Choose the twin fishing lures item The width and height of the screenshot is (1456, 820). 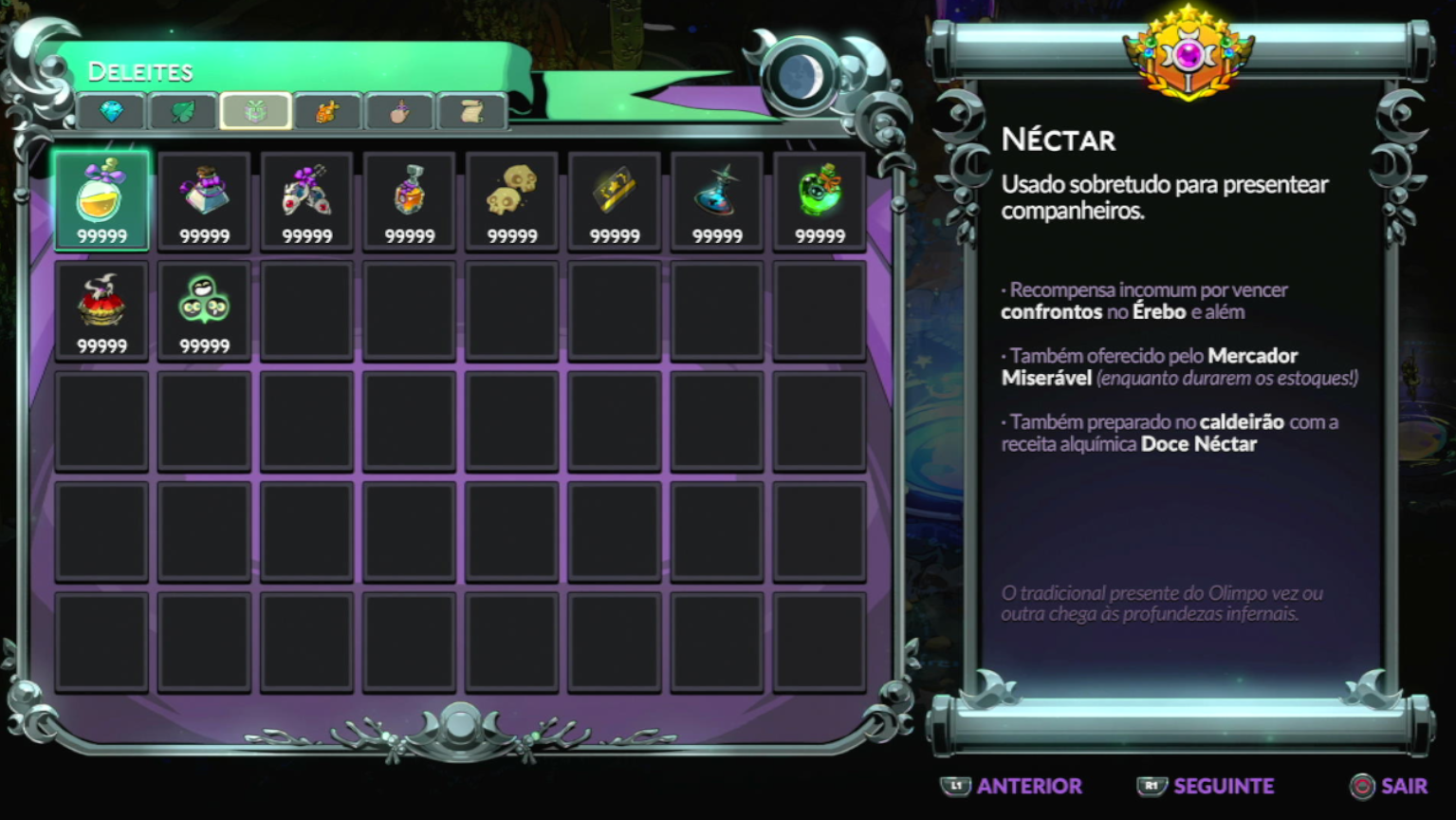click(x=306, y=200)
